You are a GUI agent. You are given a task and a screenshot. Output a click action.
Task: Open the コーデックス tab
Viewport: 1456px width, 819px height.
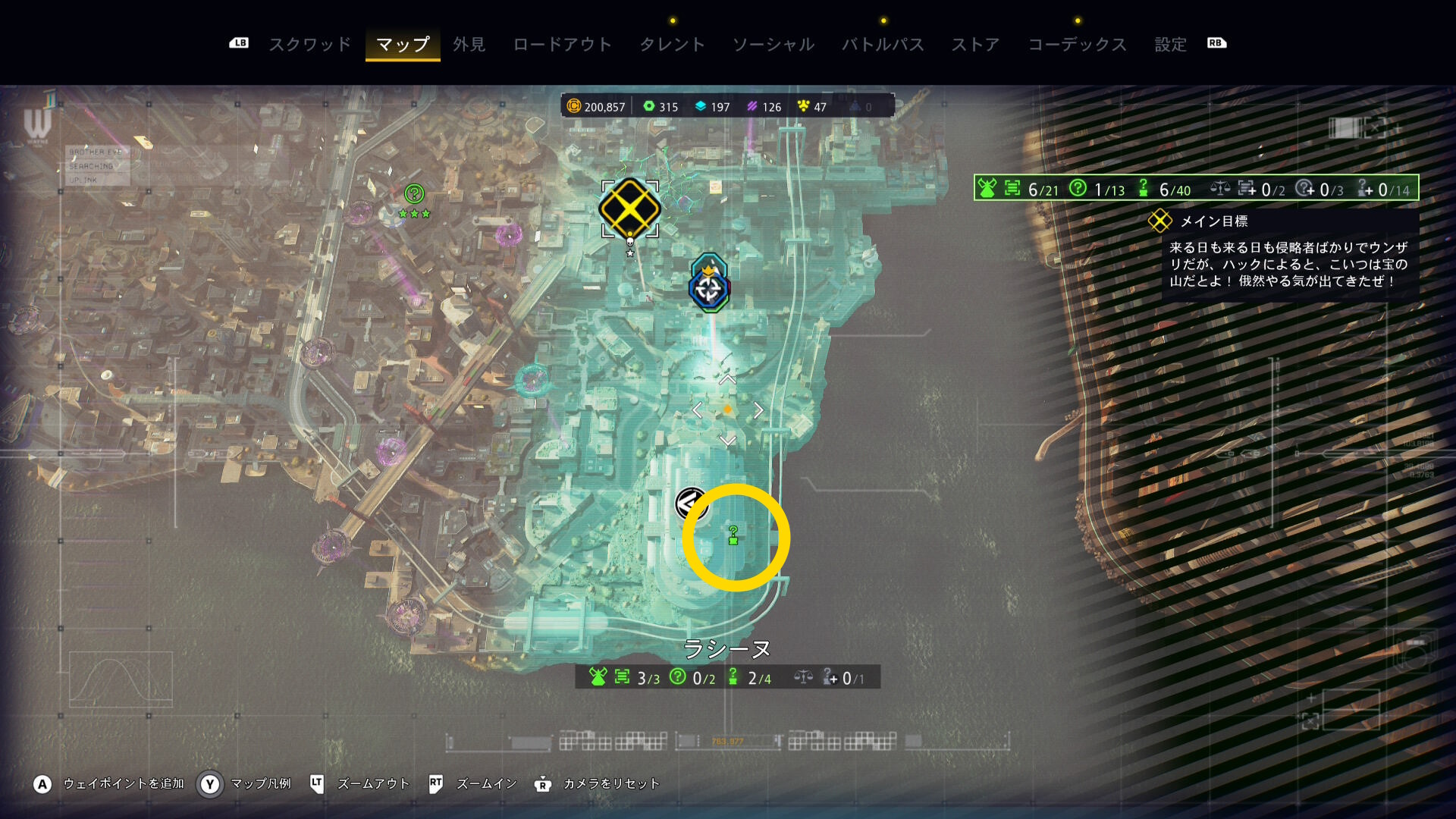1077,45
